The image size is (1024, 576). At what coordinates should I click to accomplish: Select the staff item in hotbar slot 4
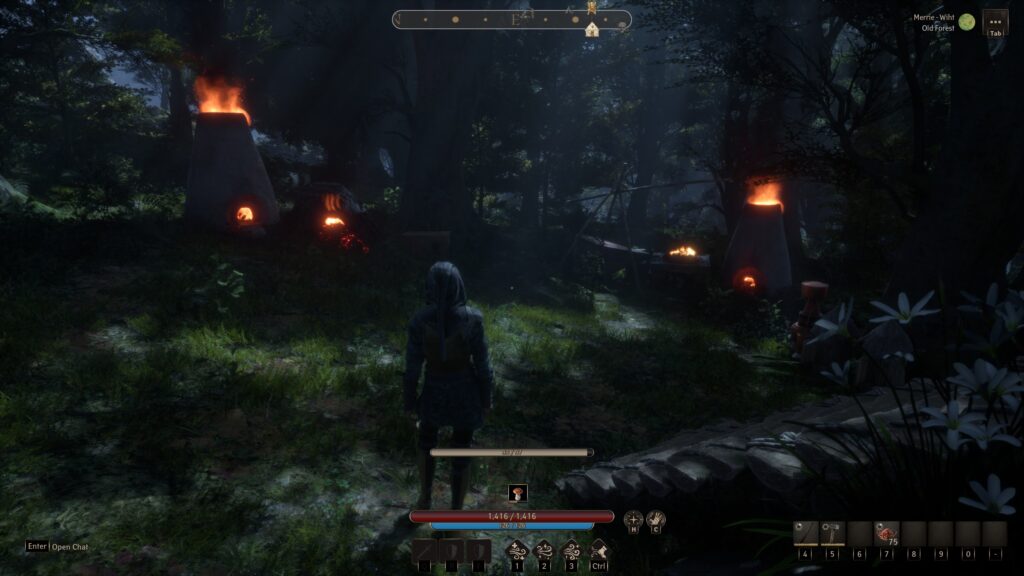click(x=806, y=534)
